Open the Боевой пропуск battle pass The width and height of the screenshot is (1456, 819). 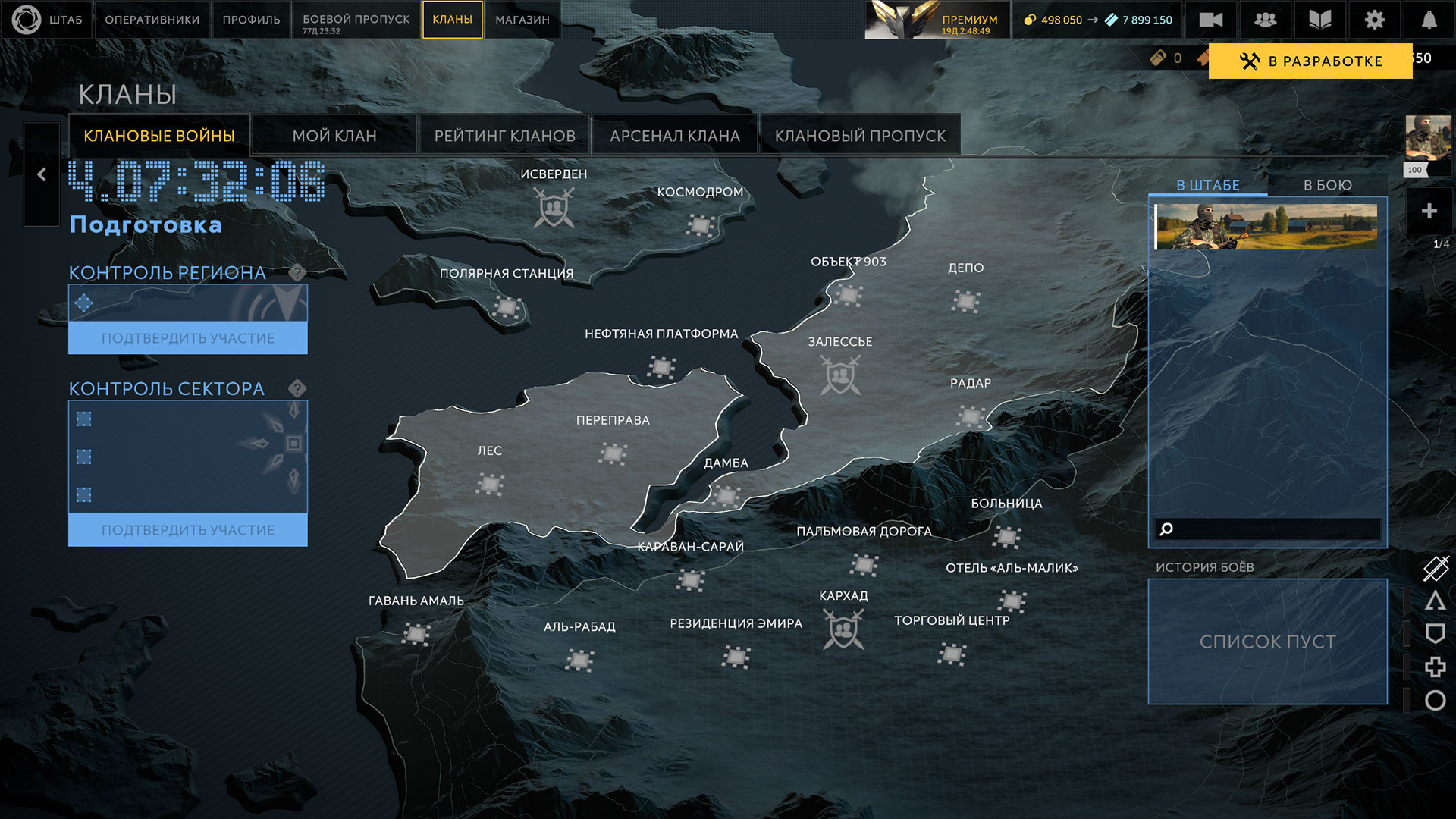[356, 20]
